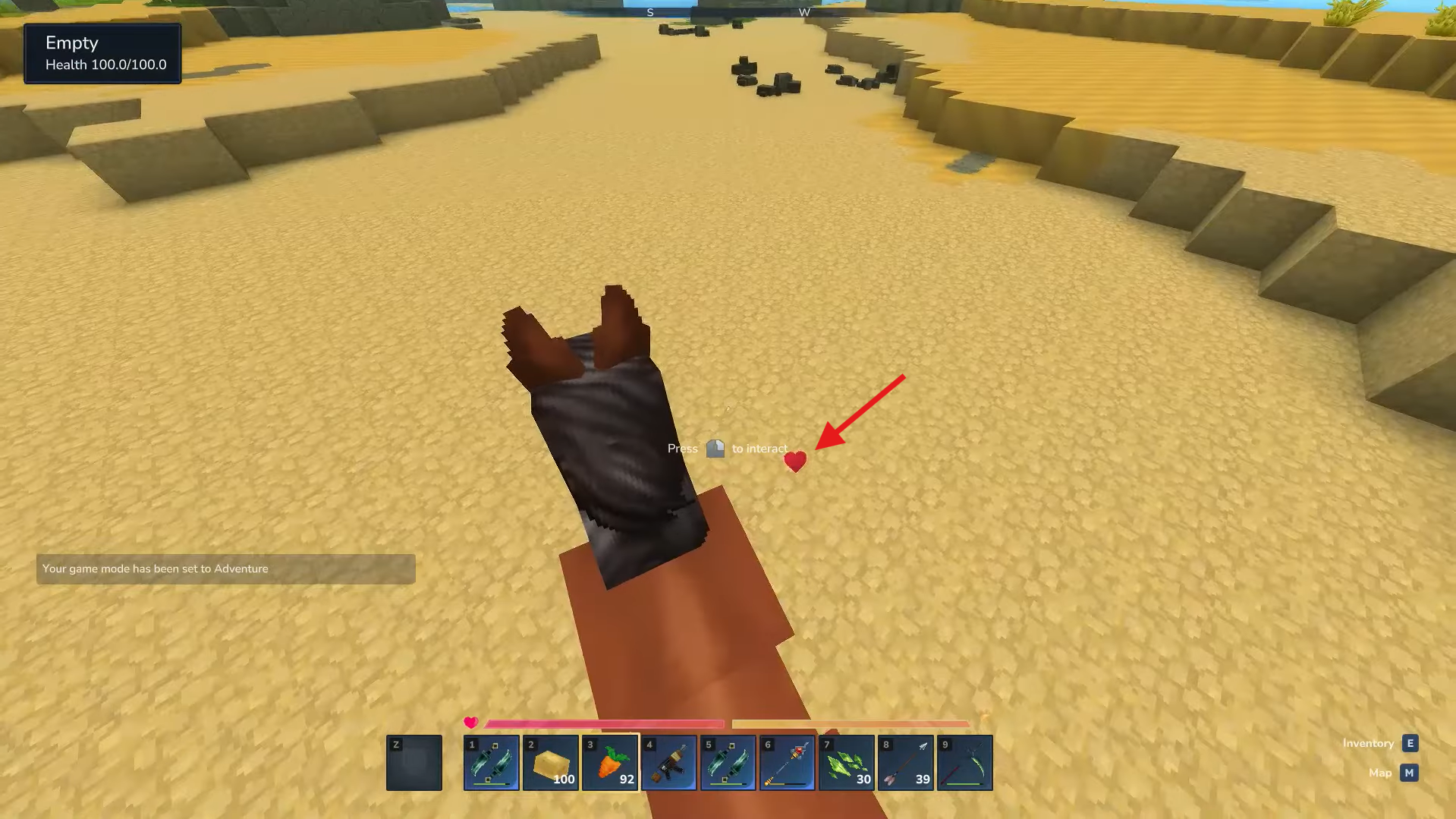This screenshot has width=1456, height=819.
Task: Select the hay block item showing 100
Action: [x=549, y=762]
